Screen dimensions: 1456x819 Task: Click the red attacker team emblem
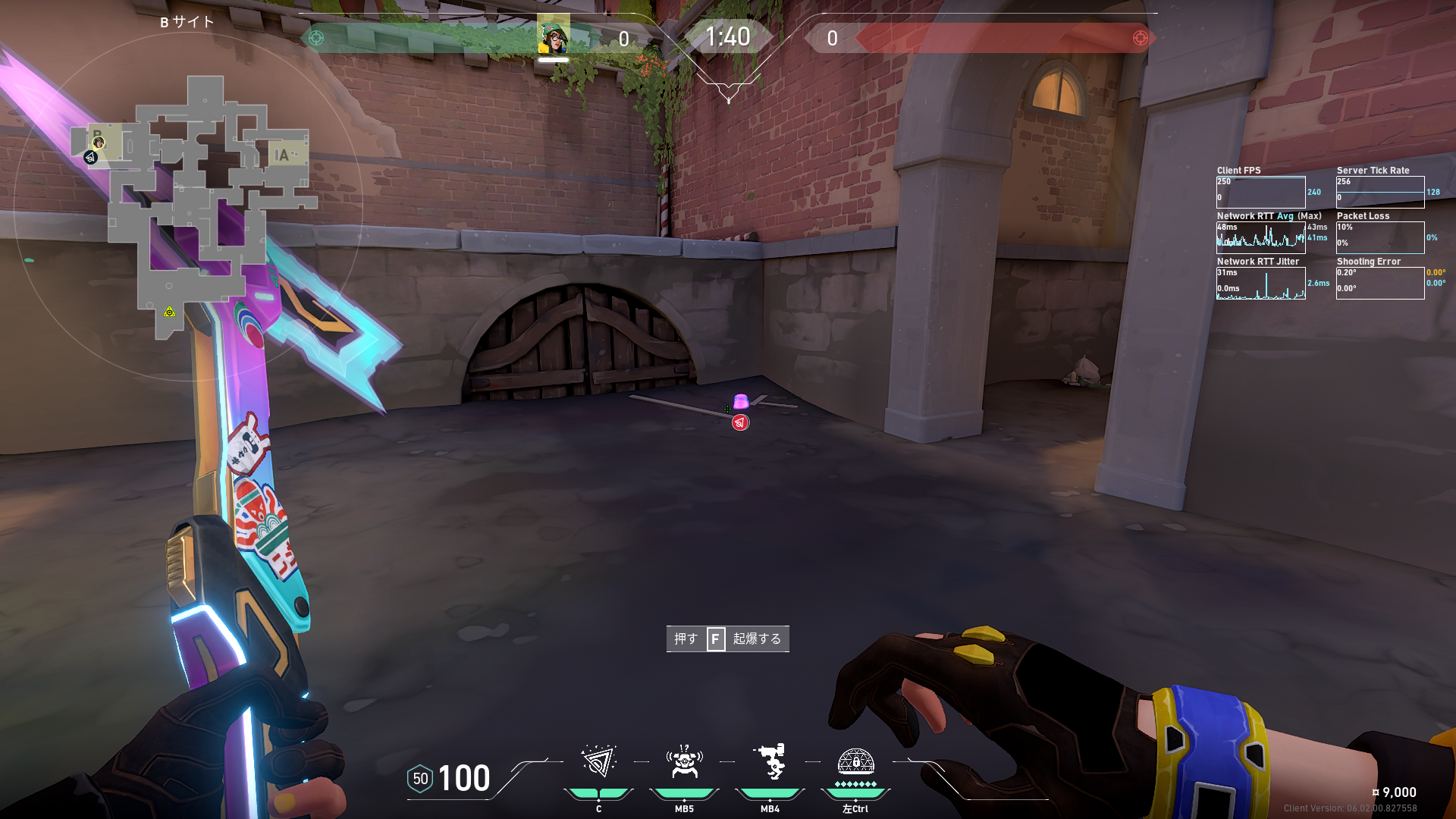[x=1140, y=38]
